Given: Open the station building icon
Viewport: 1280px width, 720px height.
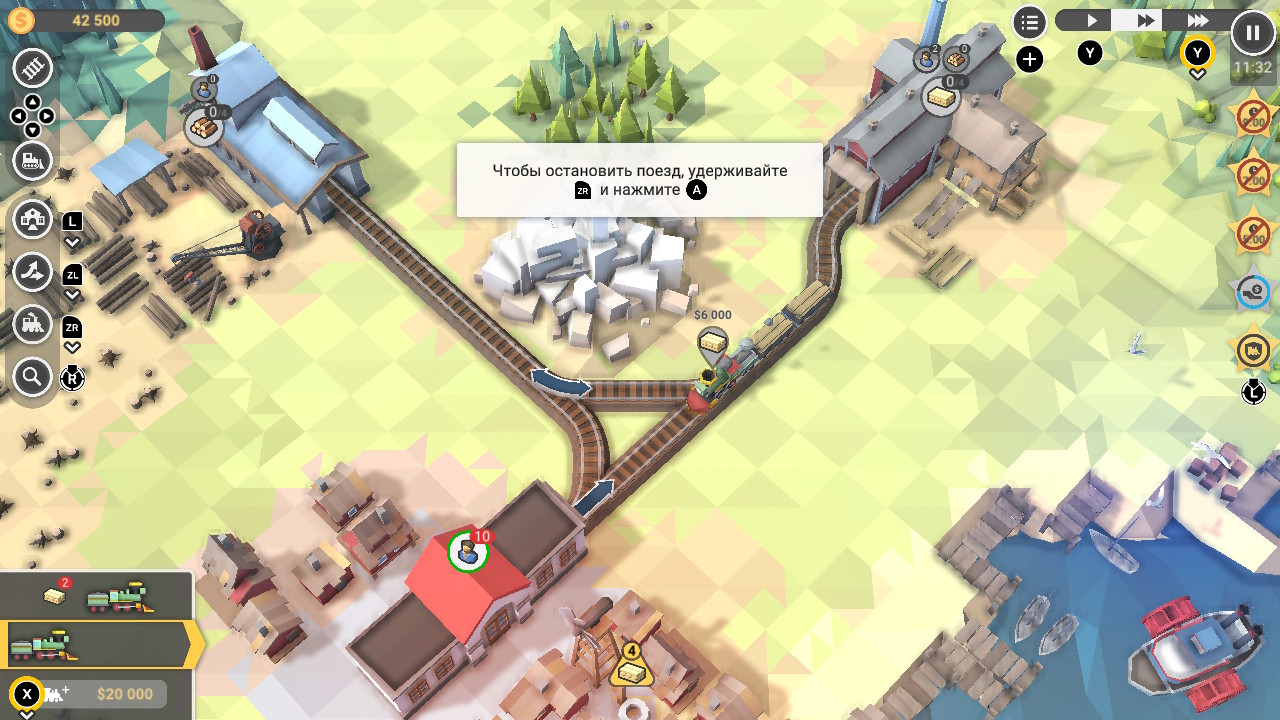Looking at the screenshot, I should (33, 219).
